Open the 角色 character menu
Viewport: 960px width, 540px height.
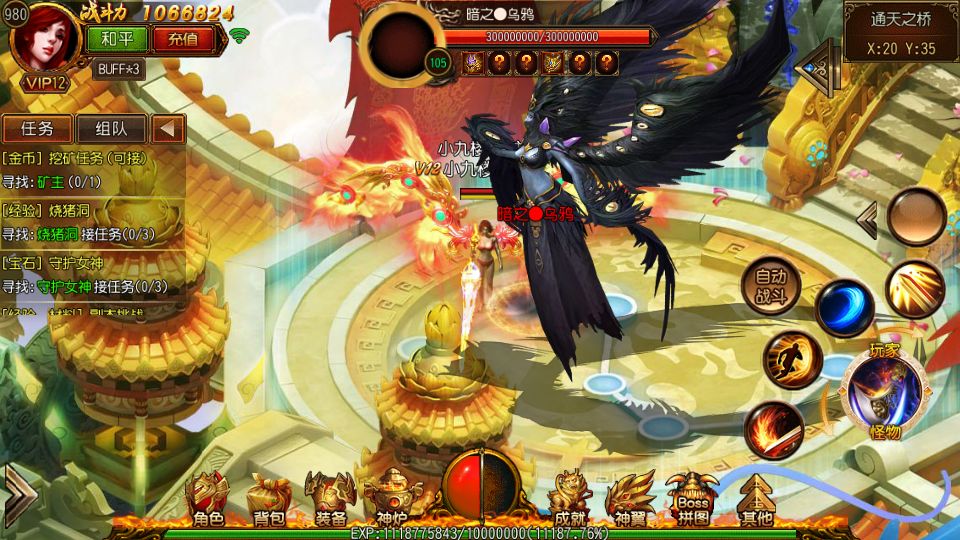(x=210, y=498)
